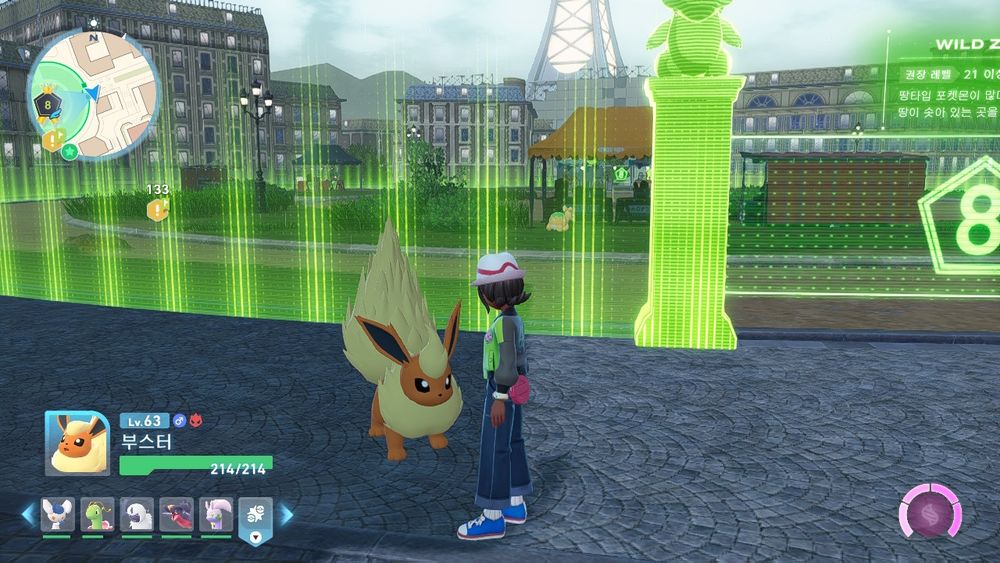This screenshot has height=563, width=1000.
Task: Open the Poké Ball throw slot
Action: [255, 518]
